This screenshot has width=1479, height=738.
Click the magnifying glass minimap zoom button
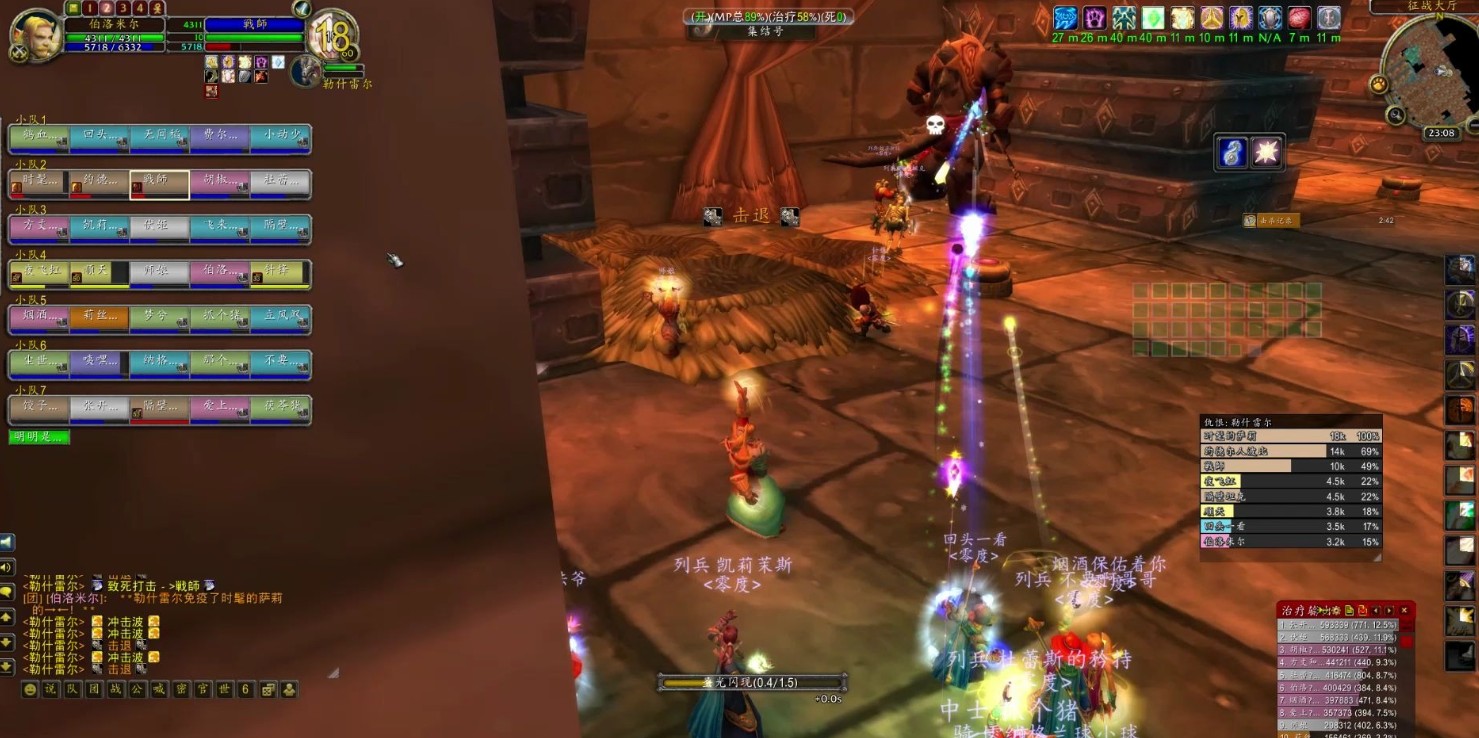point(1396,115)
